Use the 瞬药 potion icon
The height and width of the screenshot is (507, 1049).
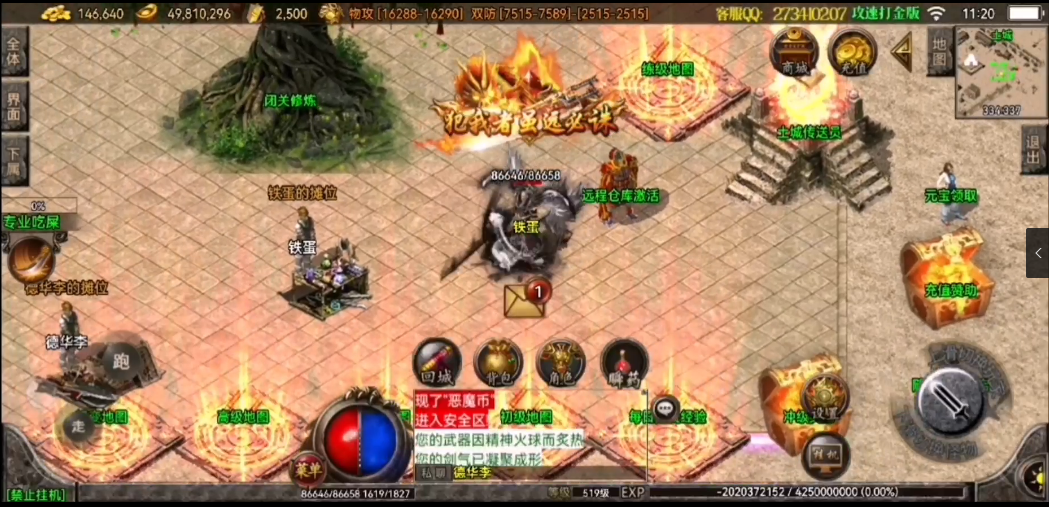(623, 364)
